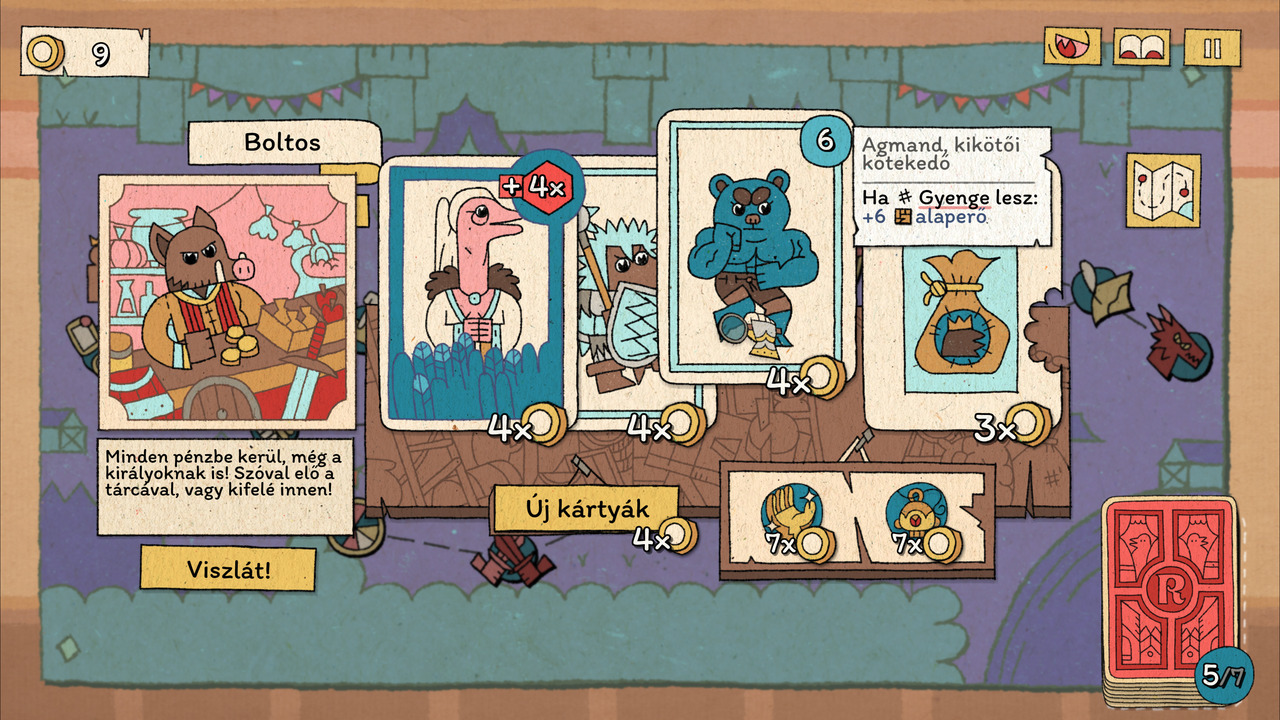Open the book icon

coord(1143,48)
